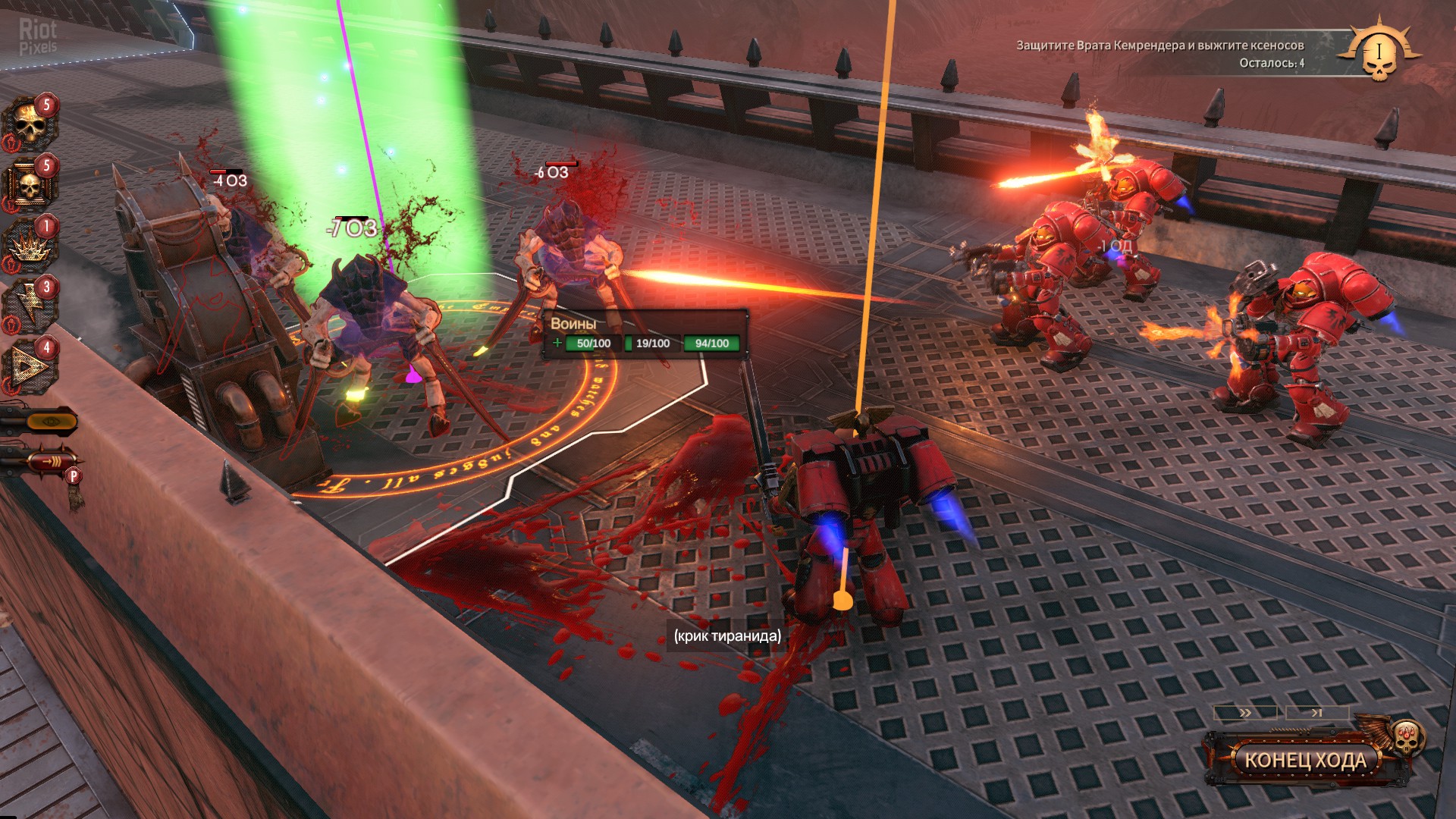Activate the plain skull ability
The height and width of the screenshot is (819, 1456).
(30, 124)
